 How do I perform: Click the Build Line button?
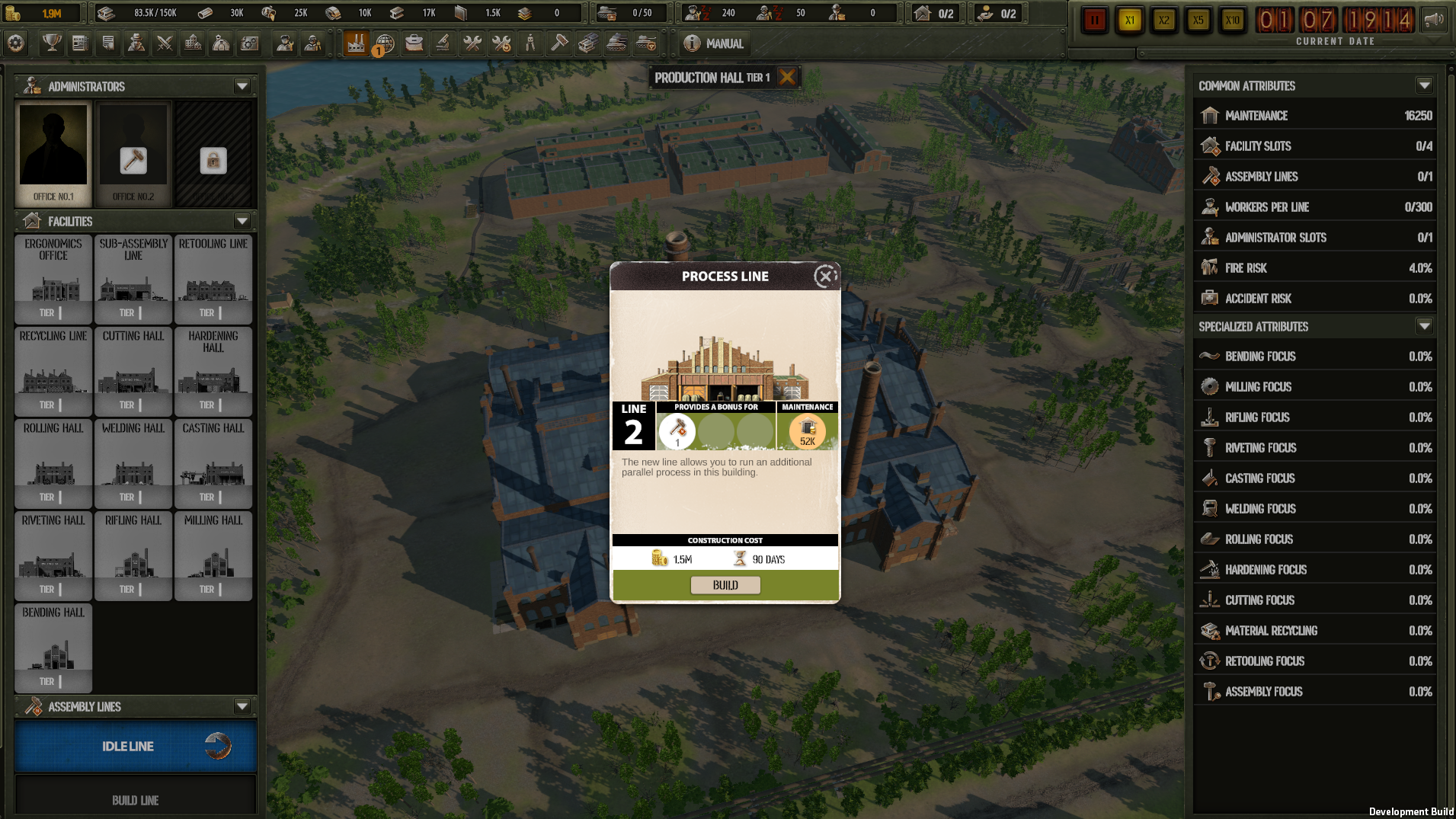[136, 800]
